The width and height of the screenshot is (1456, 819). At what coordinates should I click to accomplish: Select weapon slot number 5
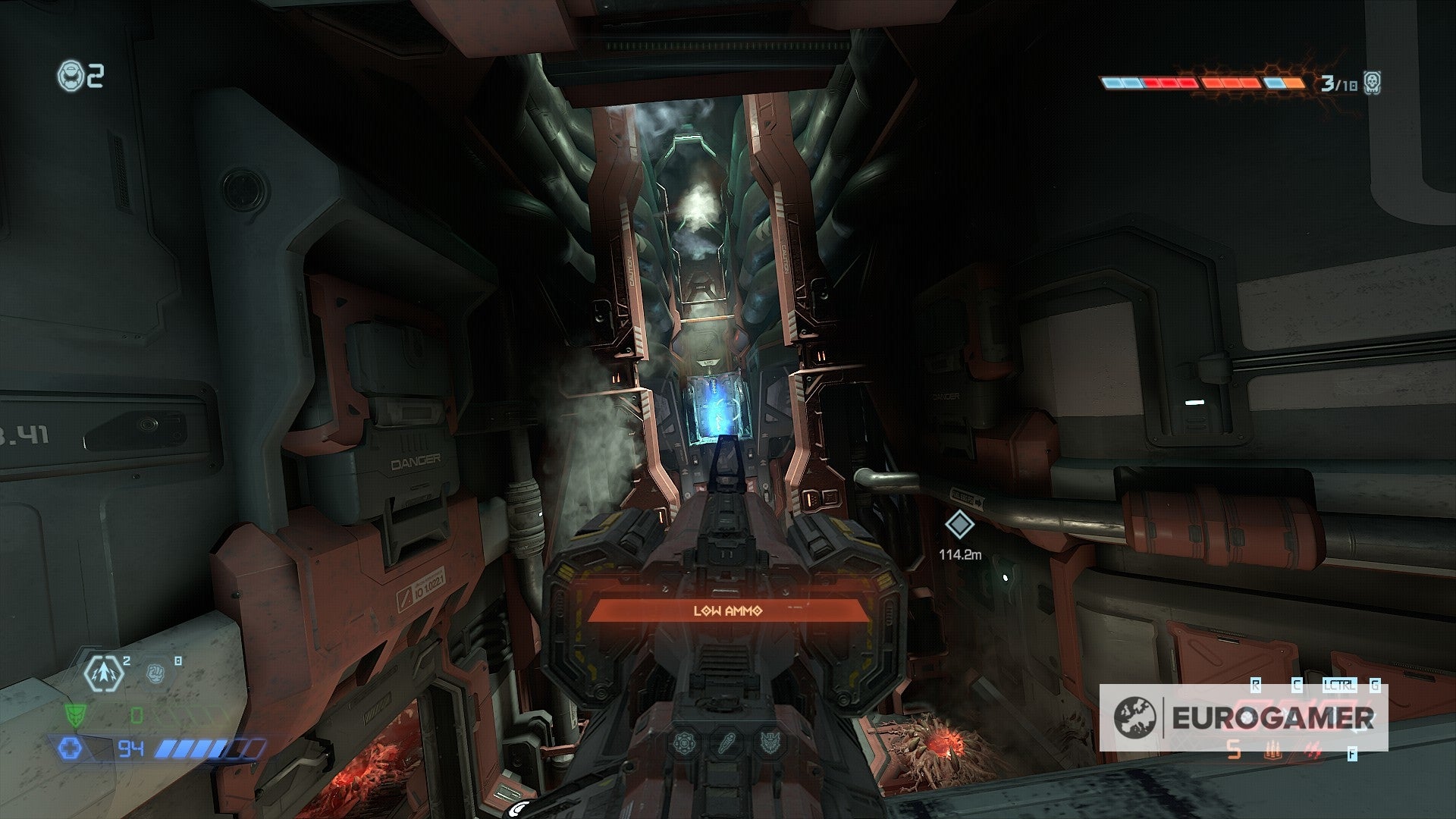1235,751
